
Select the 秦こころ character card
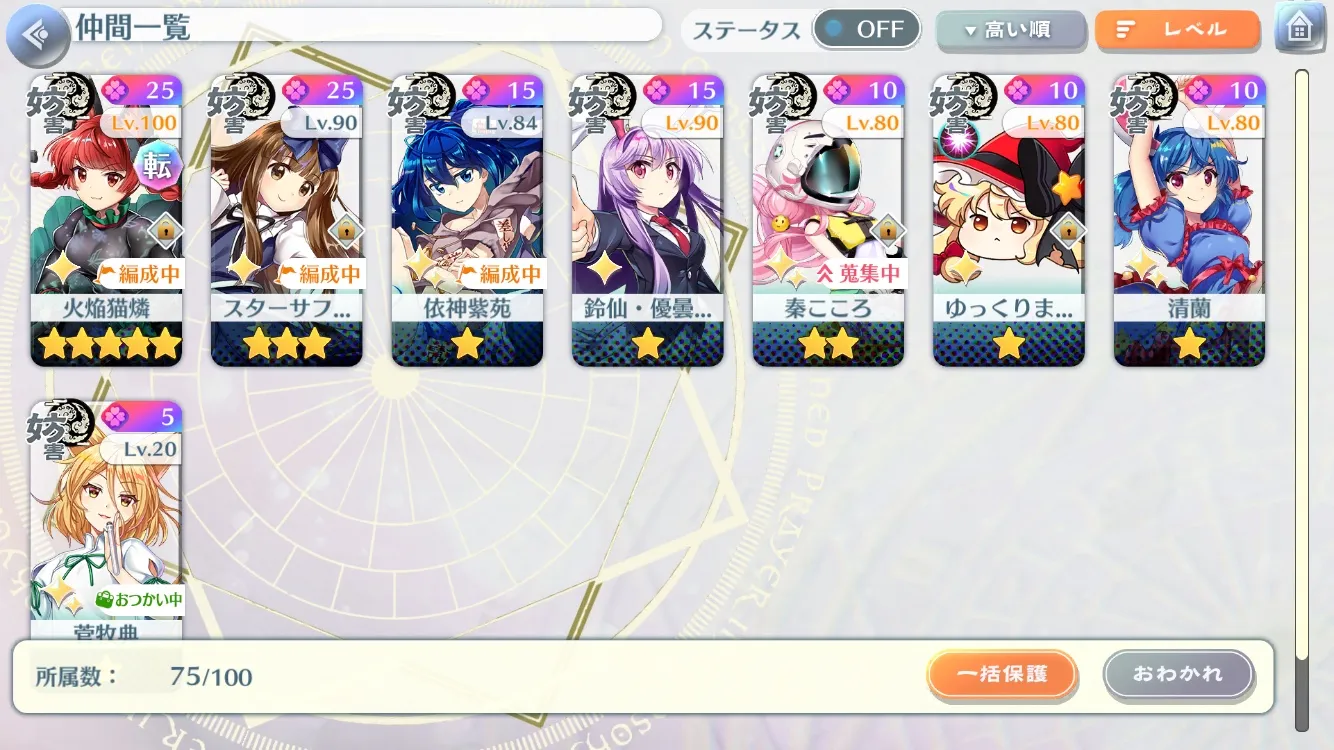tap(828, 220)
